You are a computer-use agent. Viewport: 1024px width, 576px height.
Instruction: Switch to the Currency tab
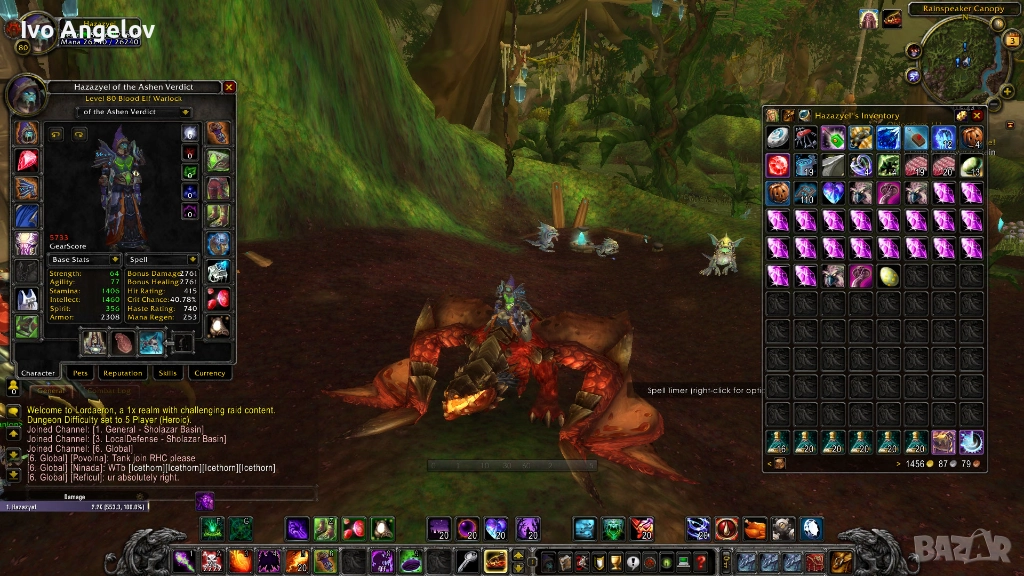tap(209, 373)
